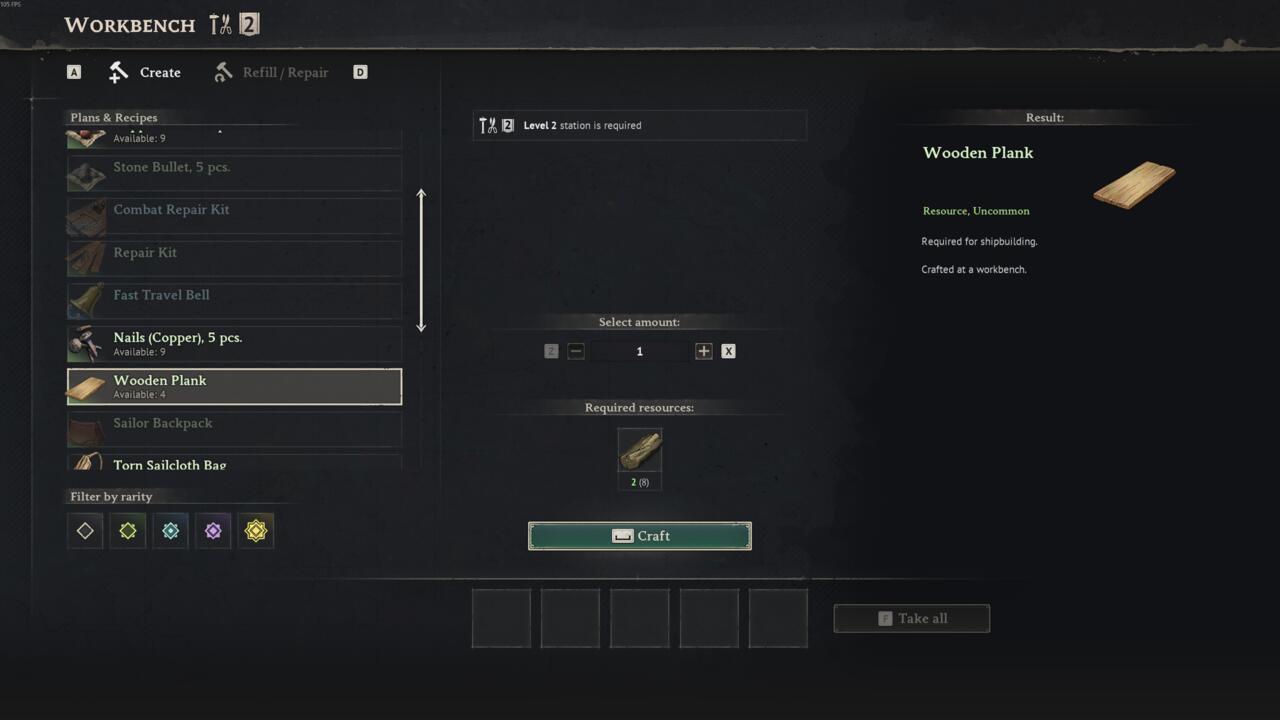Pick the Fast Travel Bell recipe
Image resolution: width=1280 pixels, height=720 pixels.
(234, 301)
